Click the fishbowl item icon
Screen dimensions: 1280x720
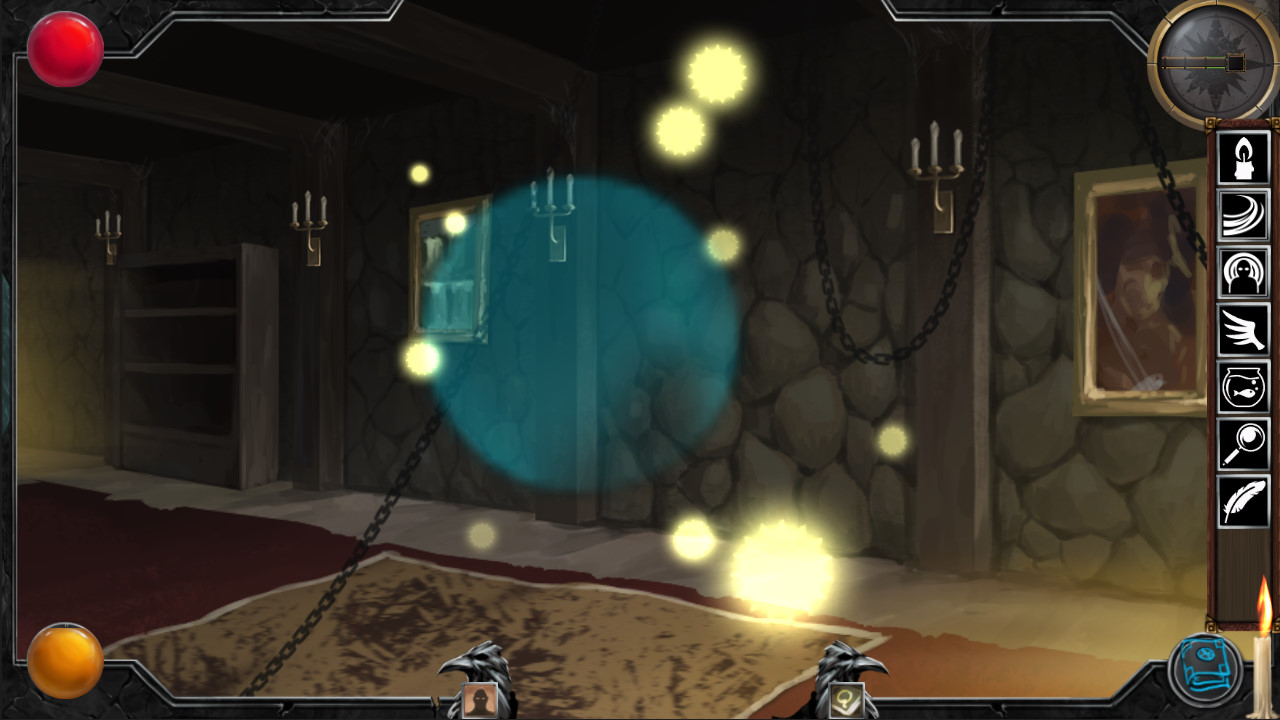[x=1243, y=388]
